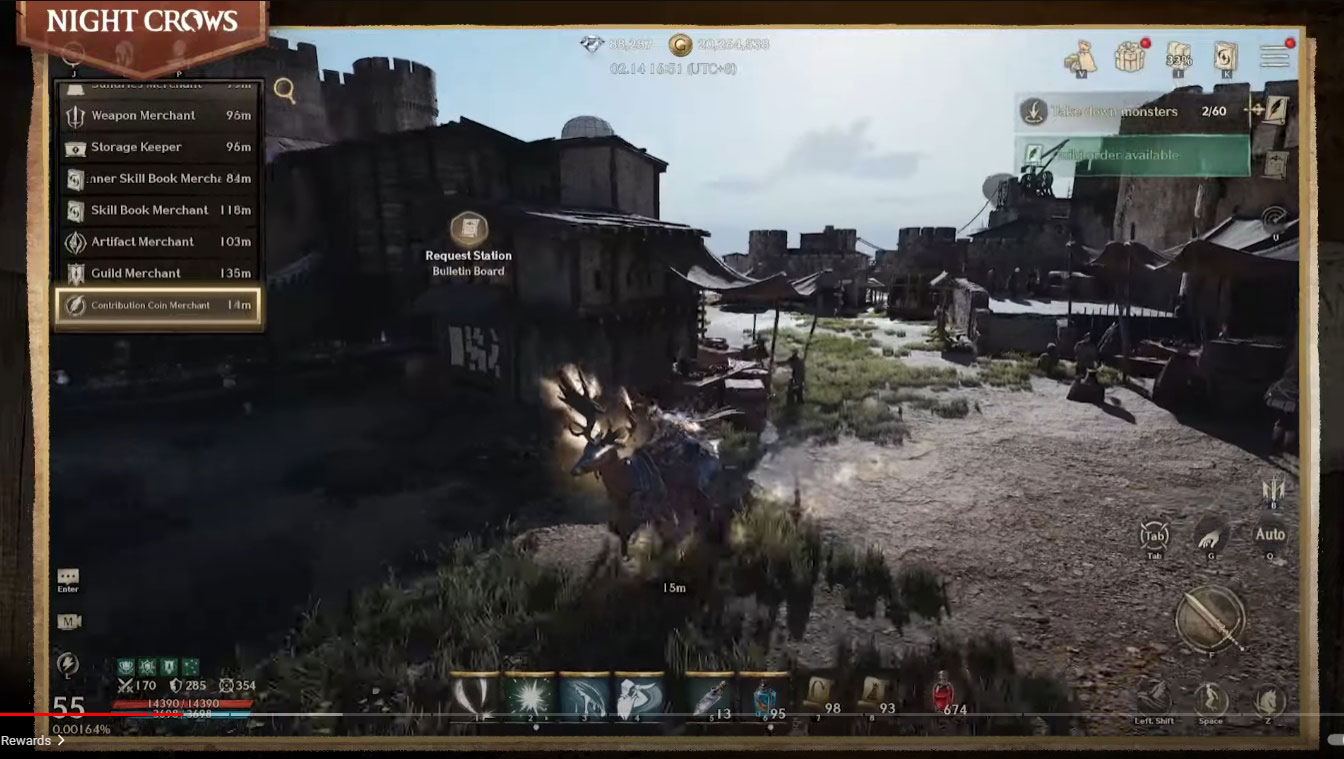The width and height of the screenshot is (1344, 759).
Task: Click the Tab target switch button
Action: pos(1154,535)
